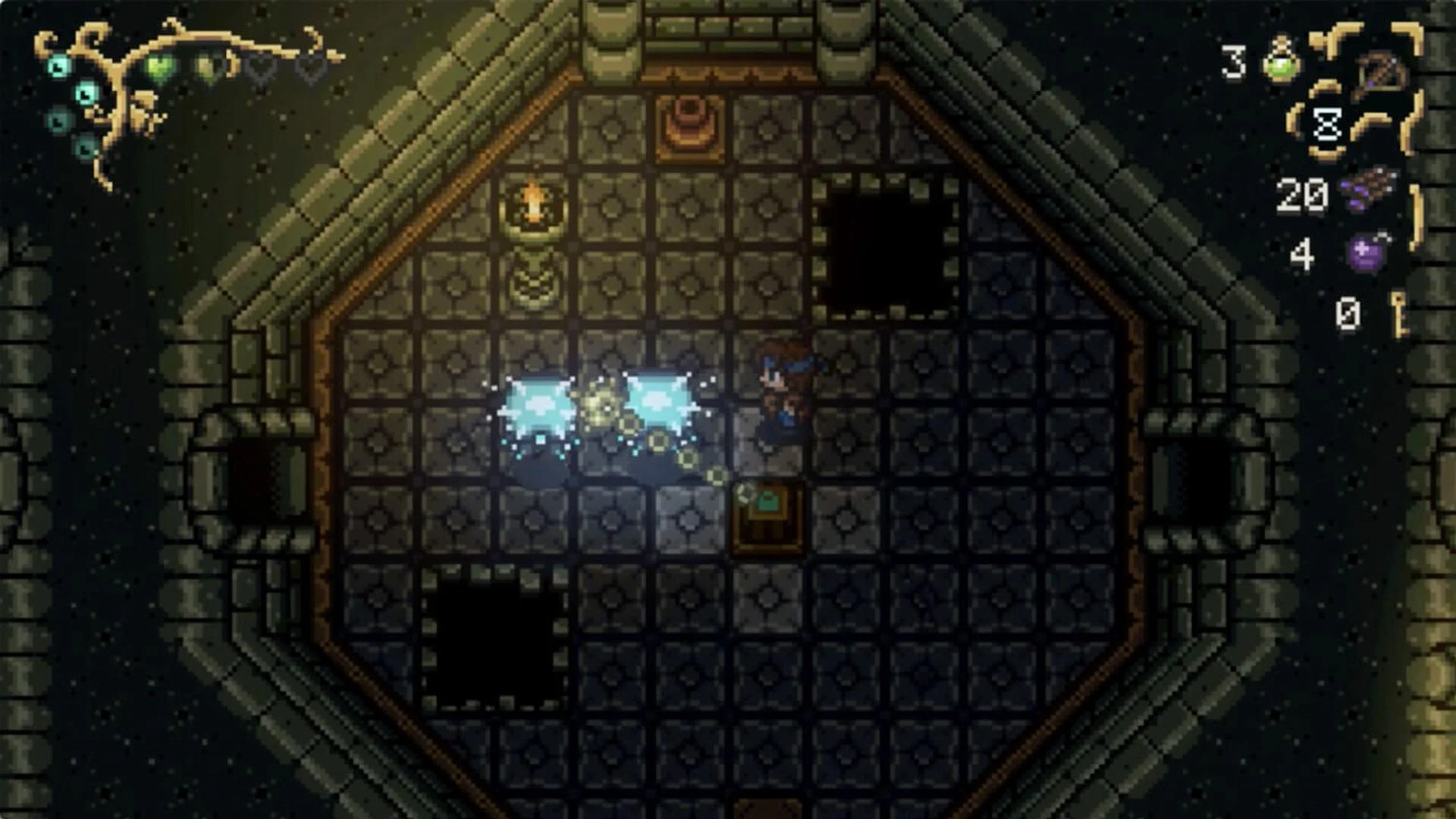Select the lit torch sconce in the room
The image size is (1456, 819).
[535, 201]
